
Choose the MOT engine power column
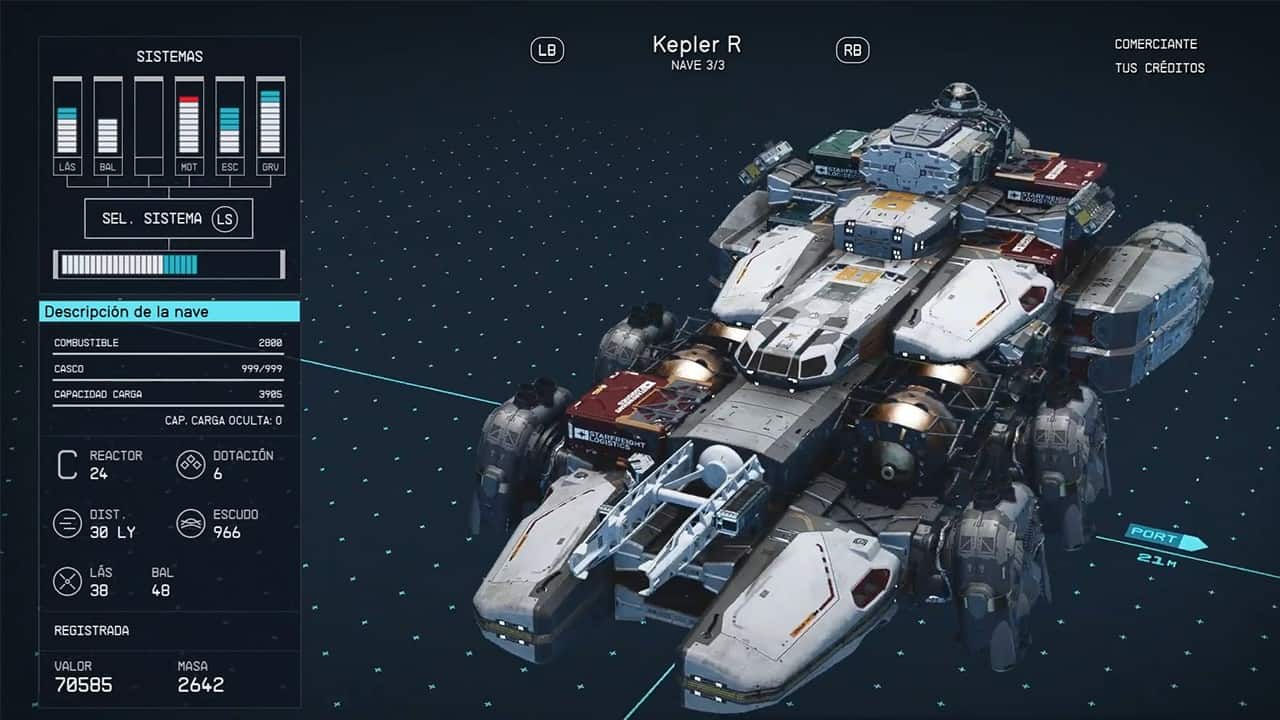tap(189, 126)
